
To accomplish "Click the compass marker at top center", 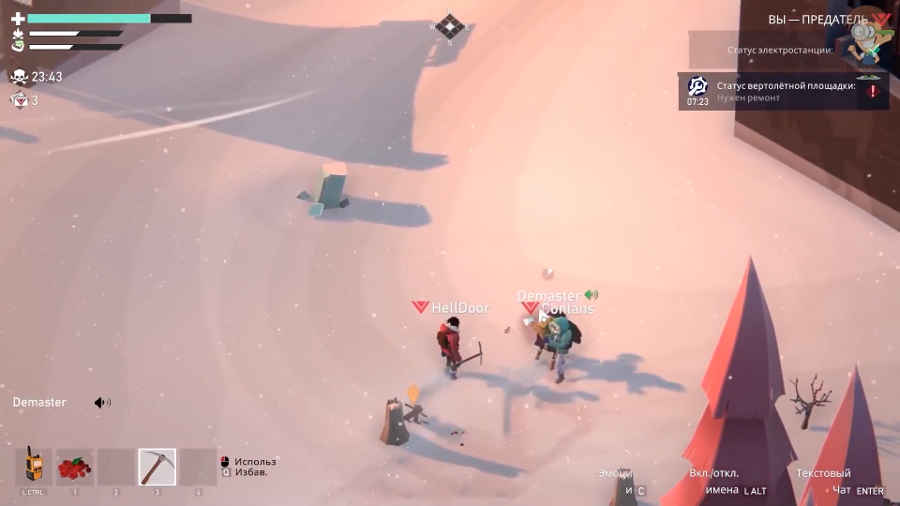I will (450, 27).
